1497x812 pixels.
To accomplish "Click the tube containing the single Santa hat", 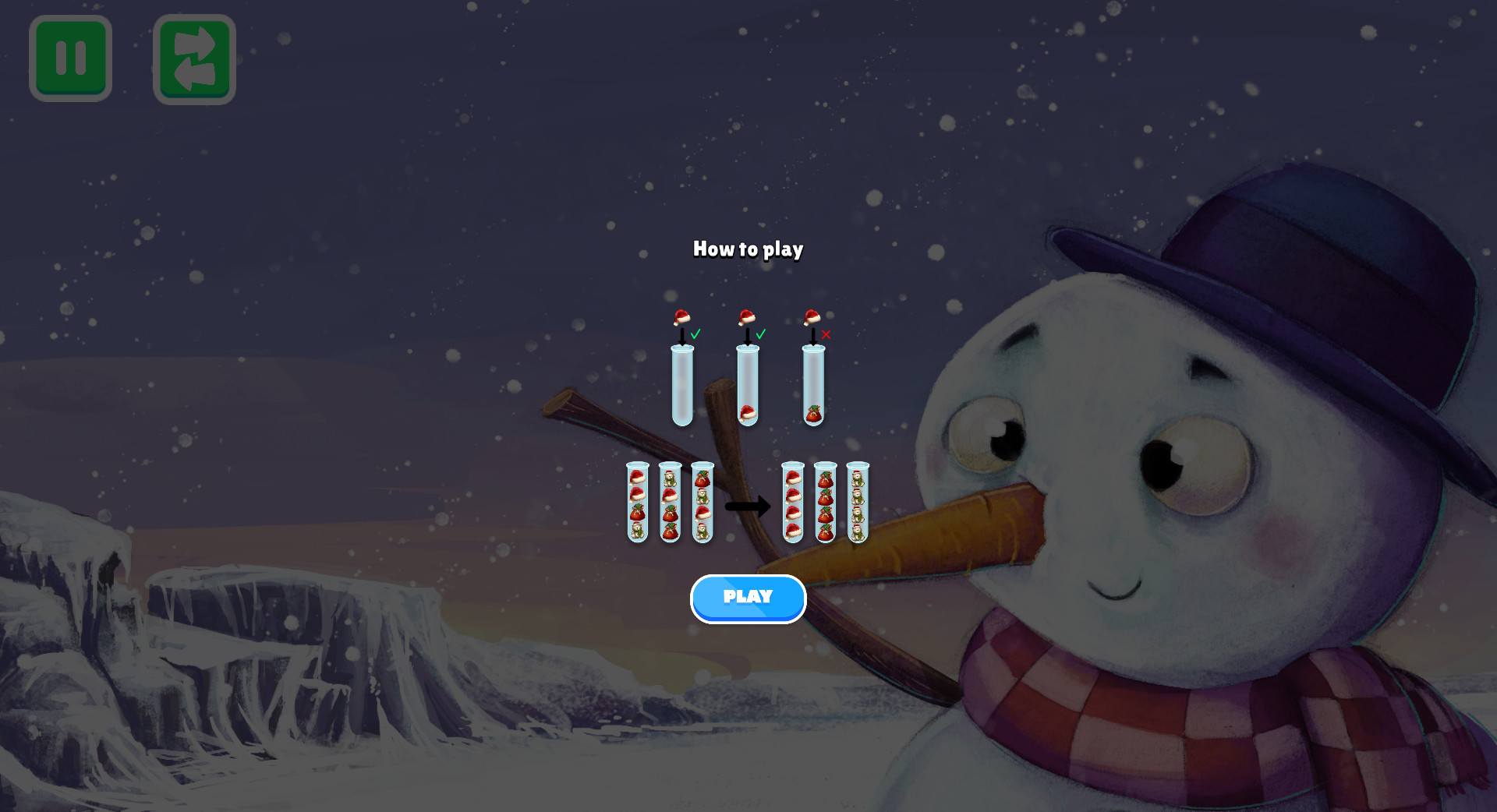I will [x=748, y=386].
